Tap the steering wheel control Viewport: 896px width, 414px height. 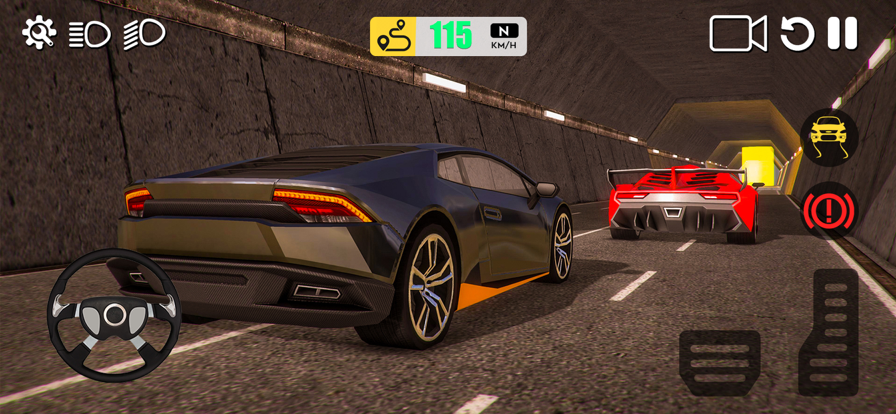point(114,315)
